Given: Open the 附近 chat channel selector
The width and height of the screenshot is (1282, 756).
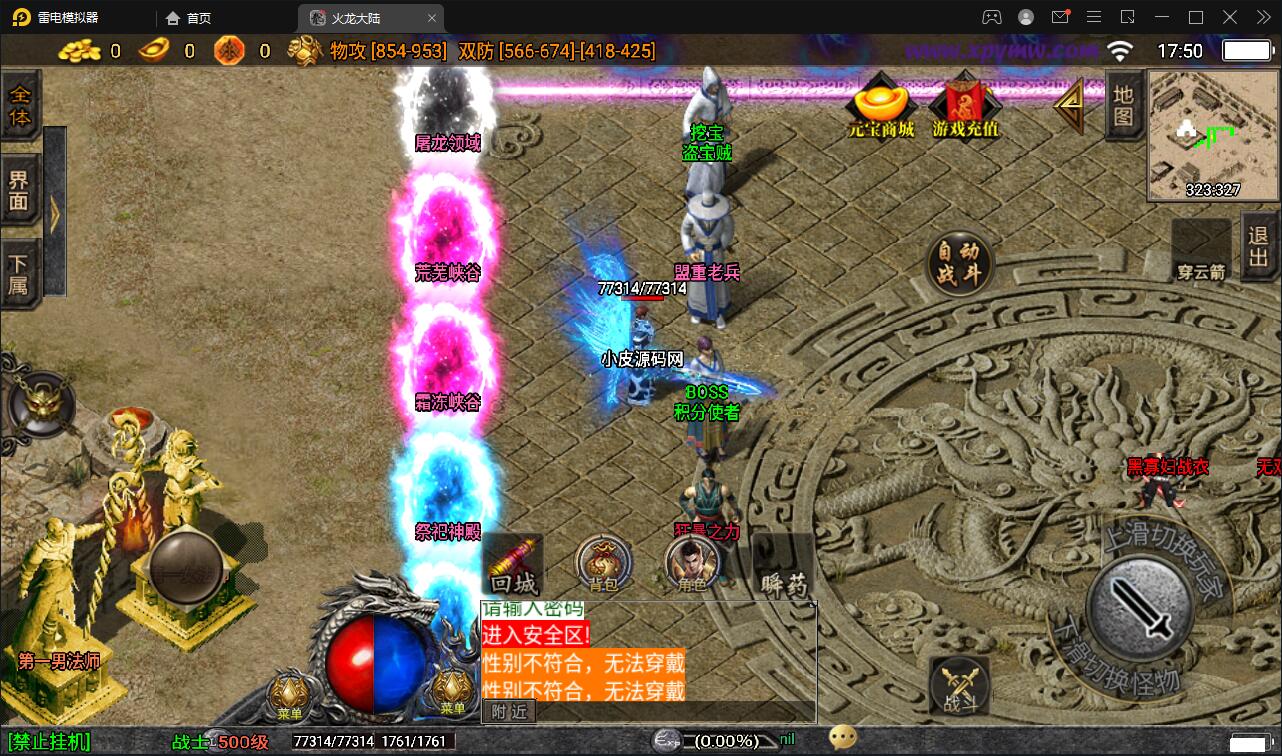Looking at the screenshot, I should pos(509,711).
